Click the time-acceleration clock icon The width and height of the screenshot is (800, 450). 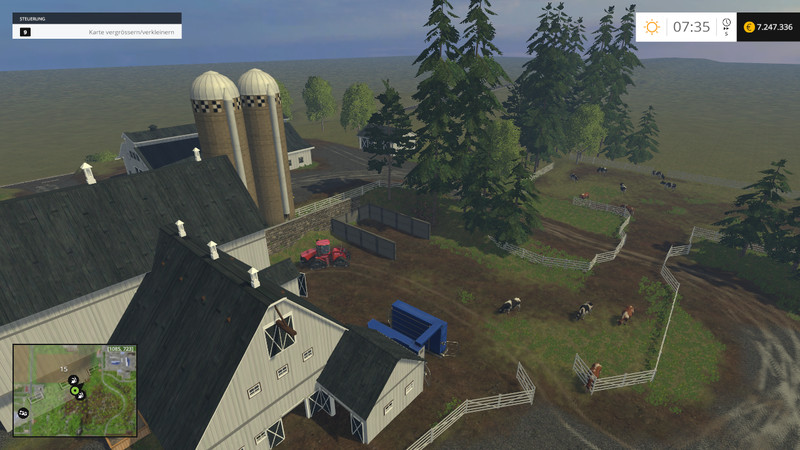click(726, 24)
